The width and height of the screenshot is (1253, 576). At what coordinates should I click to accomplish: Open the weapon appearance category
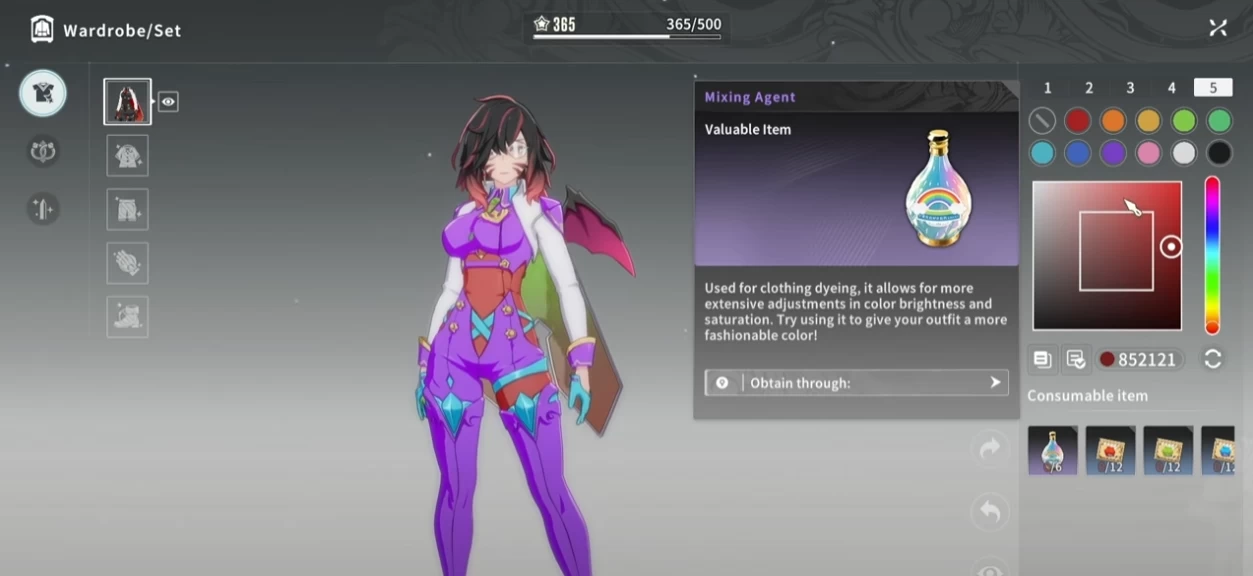click(43, 208)
